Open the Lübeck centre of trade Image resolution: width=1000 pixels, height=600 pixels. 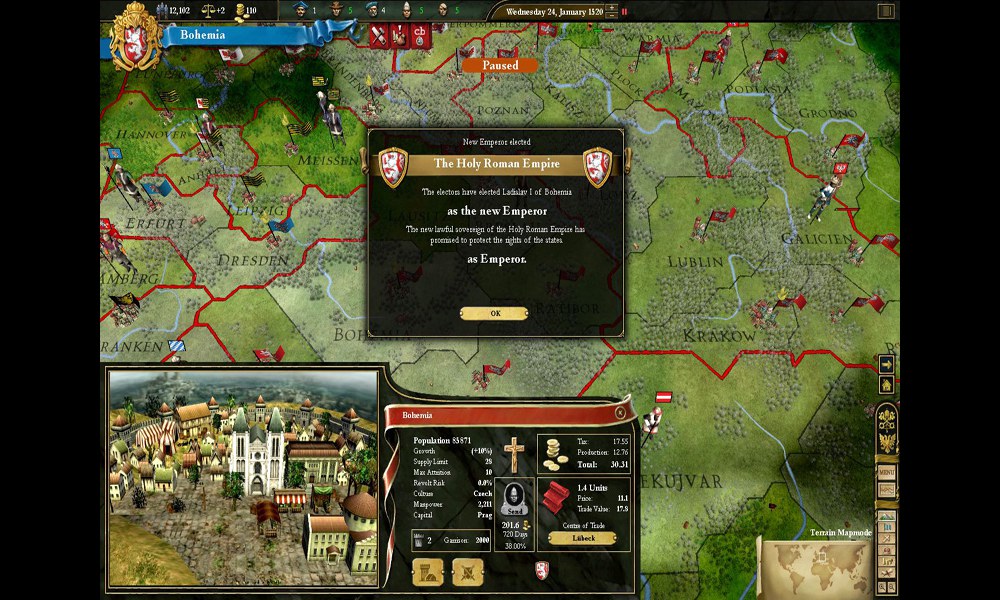tap(581, 538)
